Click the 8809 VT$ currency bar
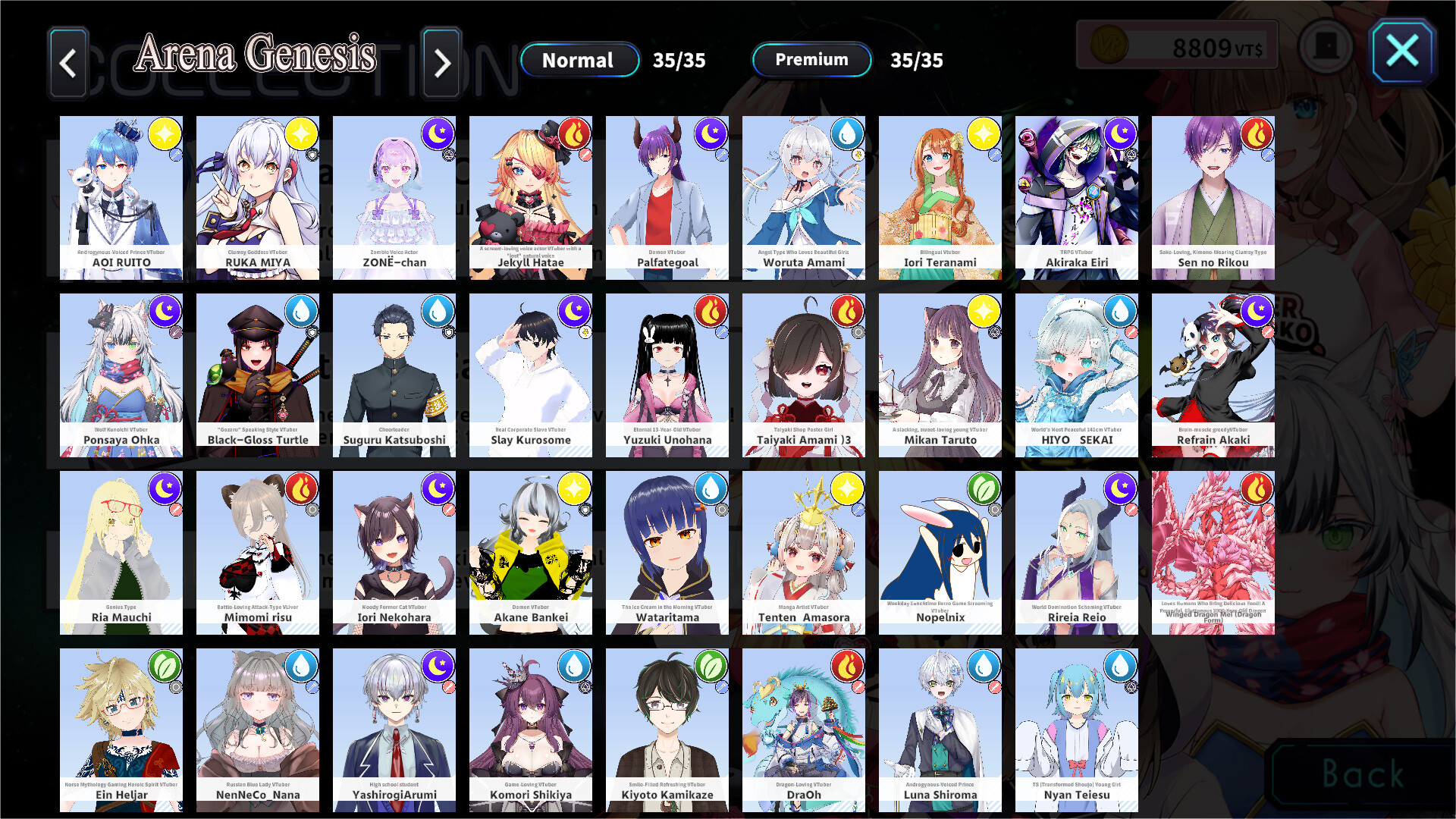This screenshot has height=819, width=1456. [1175, 45]
